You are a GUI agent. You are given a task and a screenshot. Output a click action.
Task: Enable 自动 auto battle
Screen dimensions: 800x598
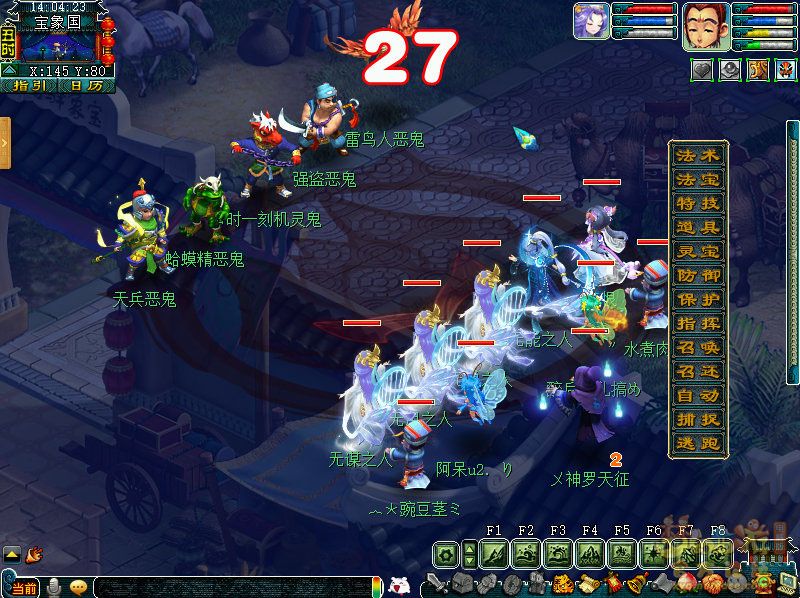[x=698, y=396]
